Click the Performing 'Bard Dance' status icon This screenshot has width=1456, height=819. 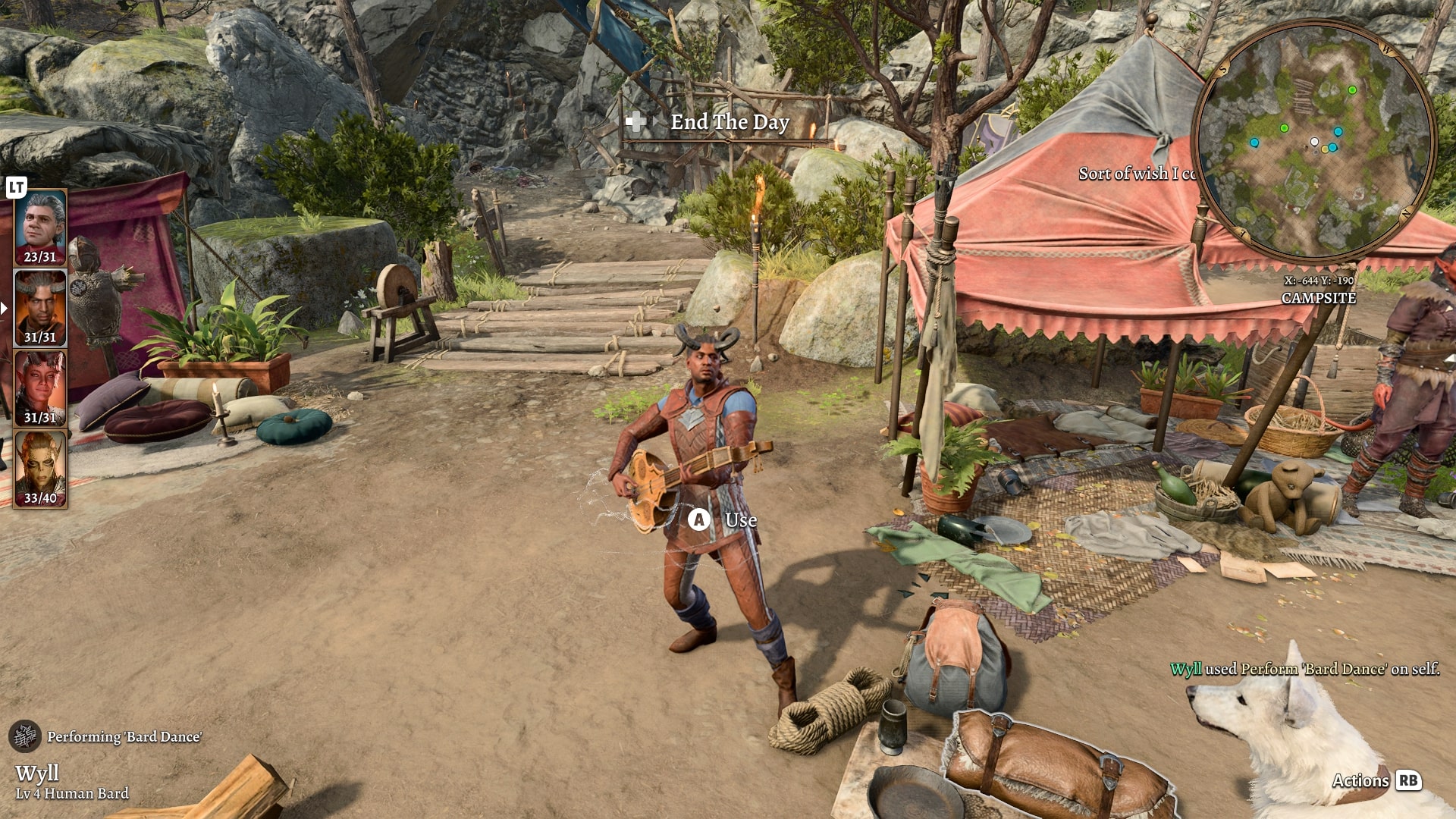(x=25, y=736)
